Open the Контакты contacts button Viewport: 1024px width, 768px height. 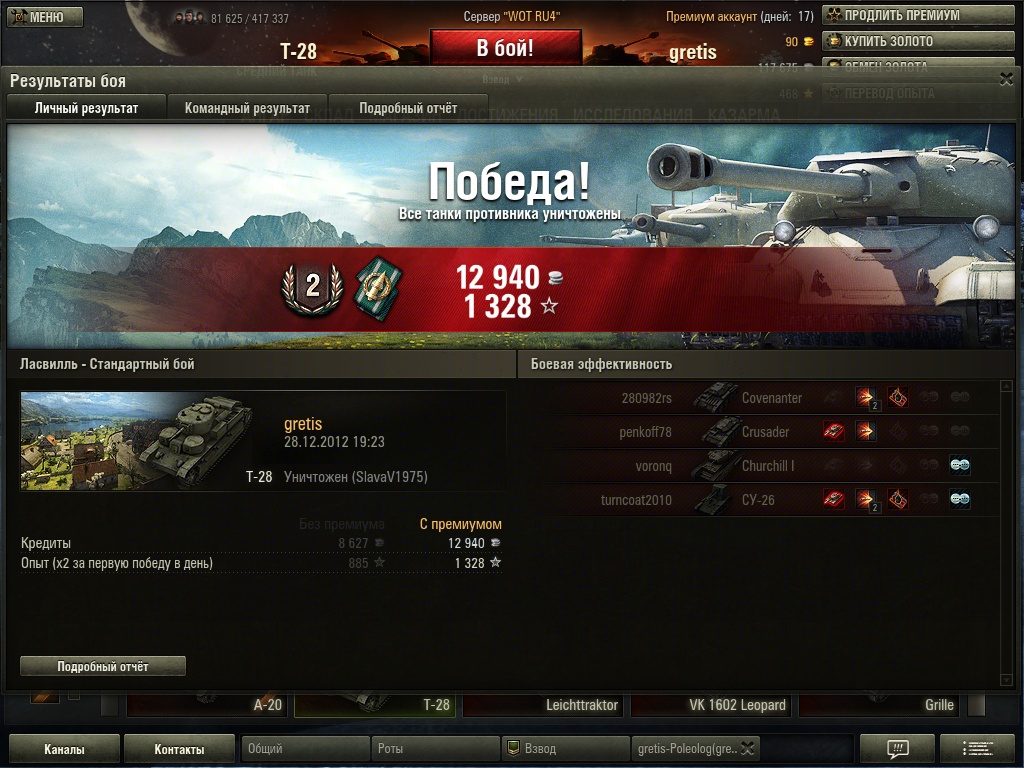(x=180, y=749)
